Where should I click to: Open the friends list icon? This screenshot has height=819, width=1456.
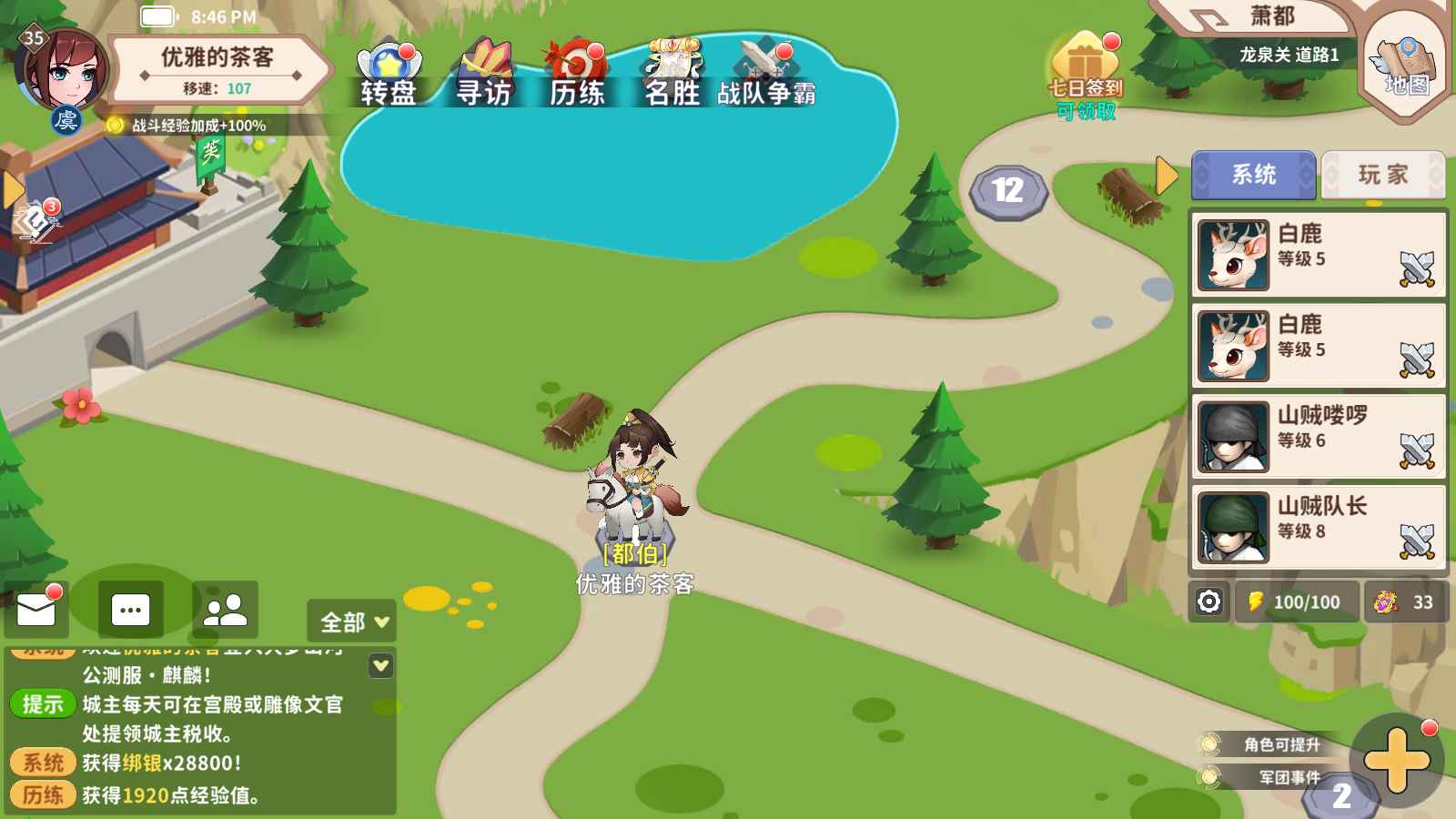point(225,610)
